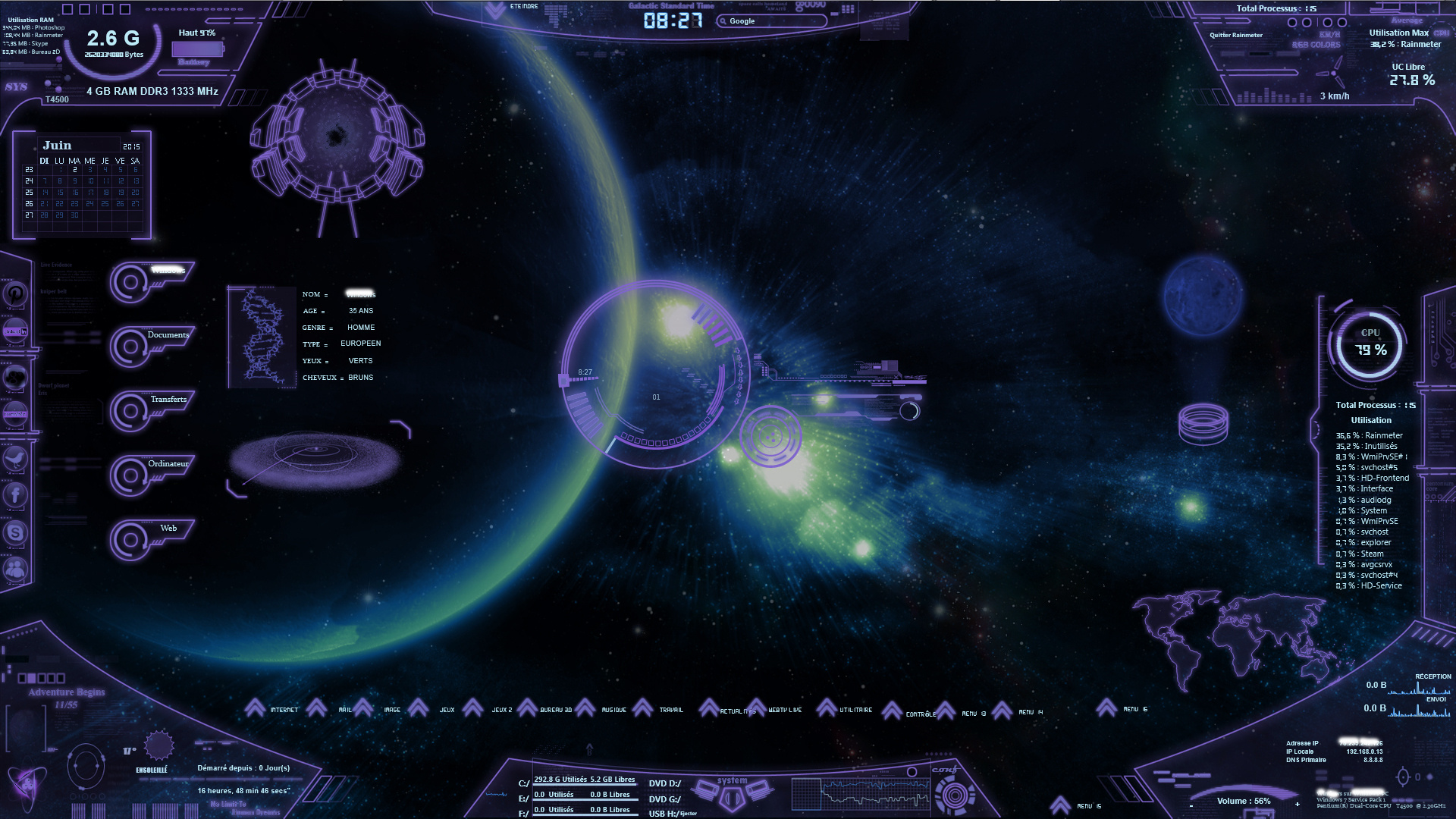1456x819 pixels.
Task: Select the Travail menu
Action: pyautogui.click(x=671, y=710)
